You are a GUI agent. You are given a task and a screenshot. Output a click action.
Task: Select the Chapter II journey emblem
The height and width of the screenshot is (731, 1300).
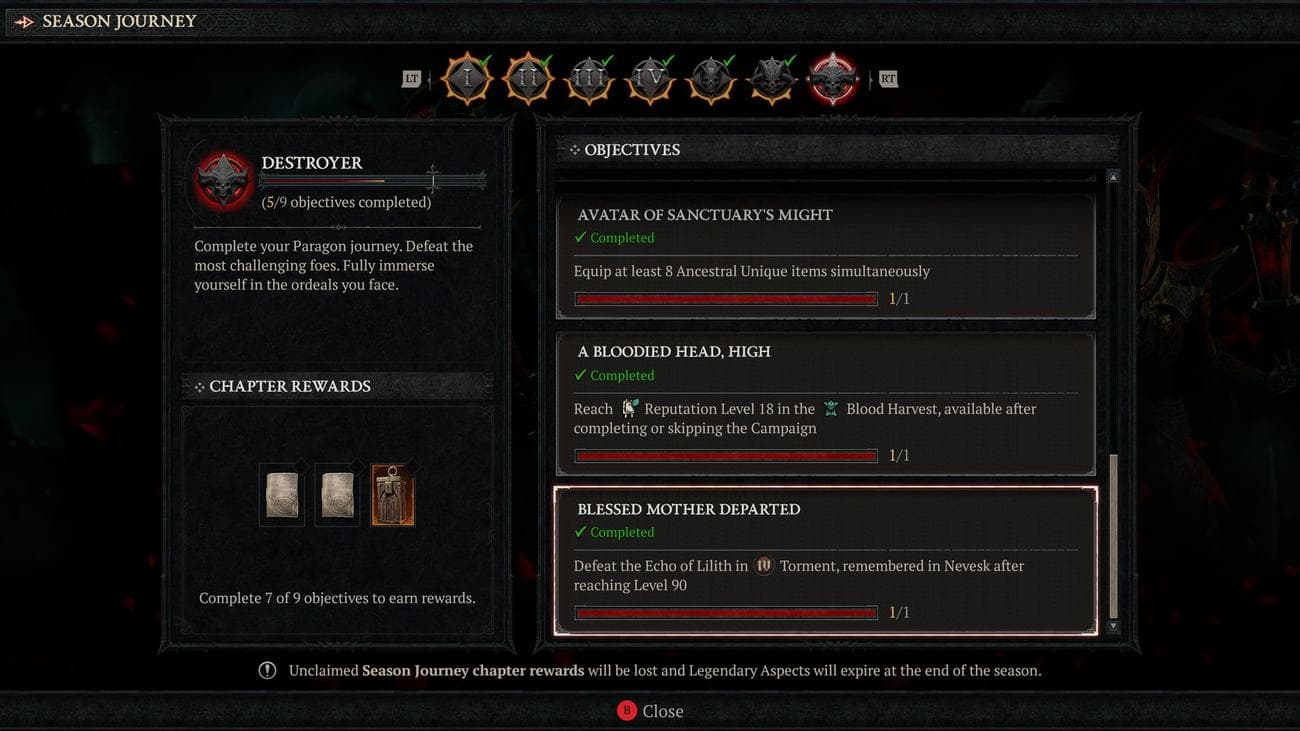click(x=527, y=78)
